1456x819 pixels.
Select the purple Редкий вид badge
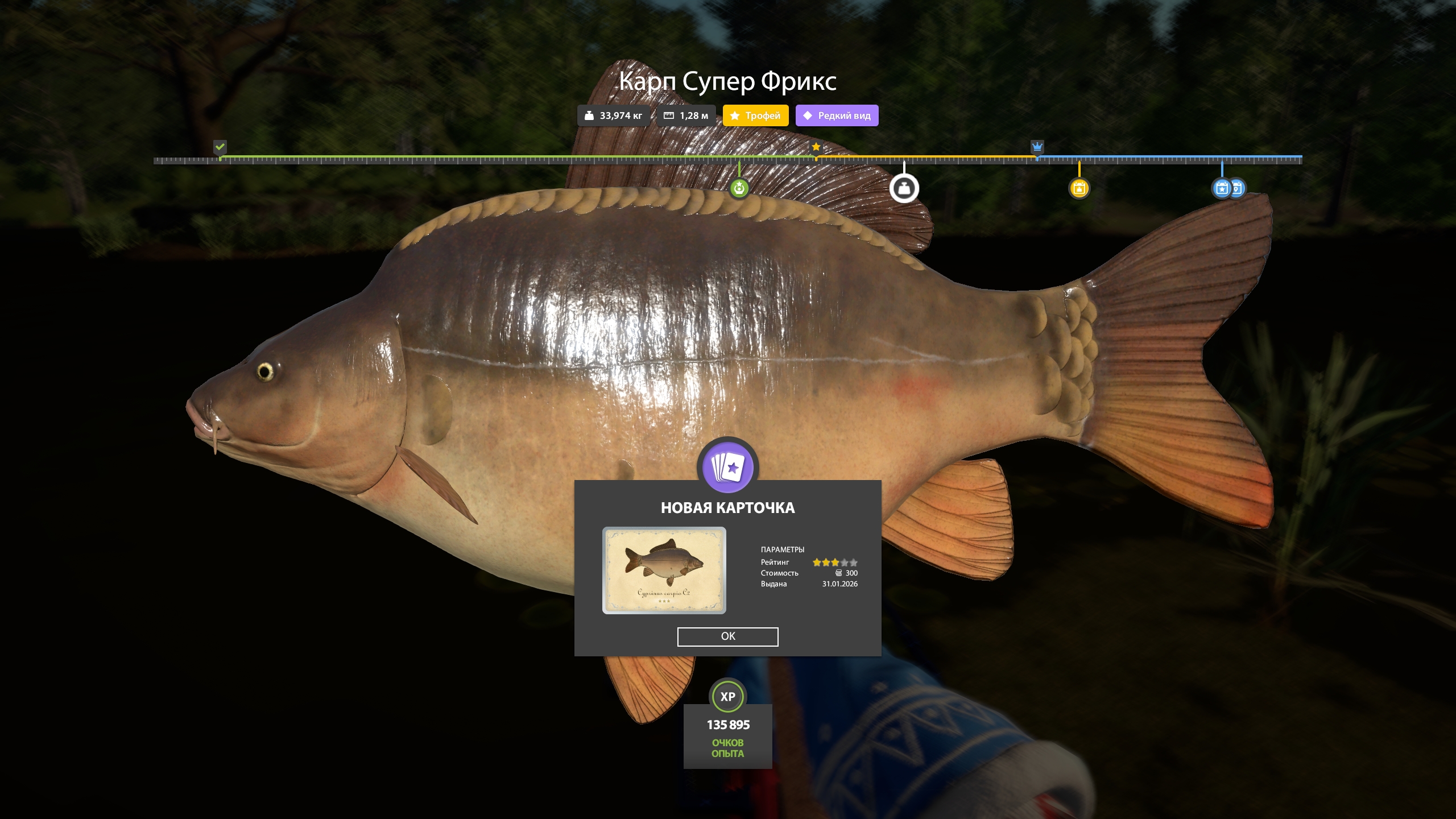tap(837, 115)
